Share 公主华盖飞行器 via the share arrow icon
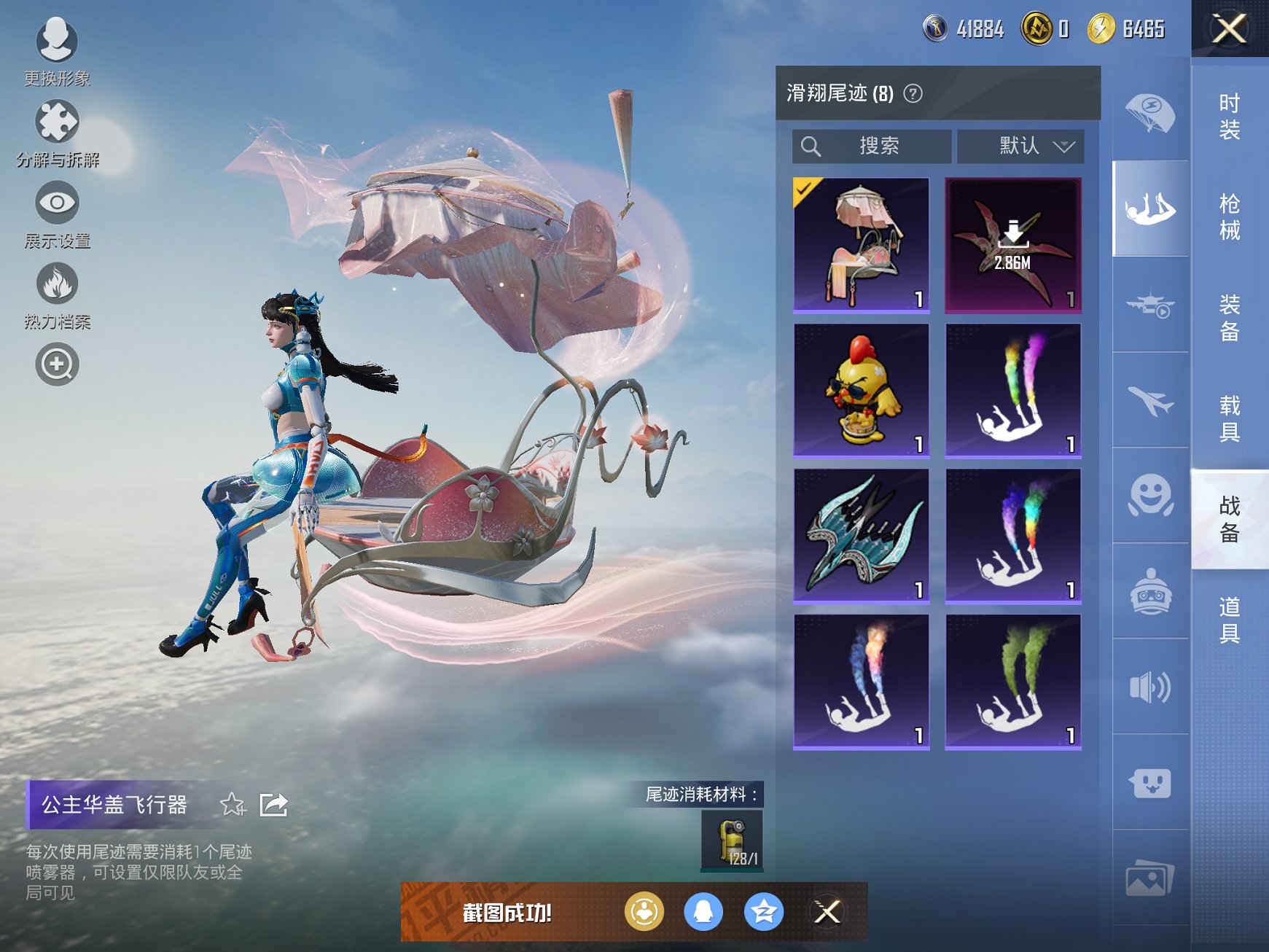The image size is (1269, 952). click(275, 805)
